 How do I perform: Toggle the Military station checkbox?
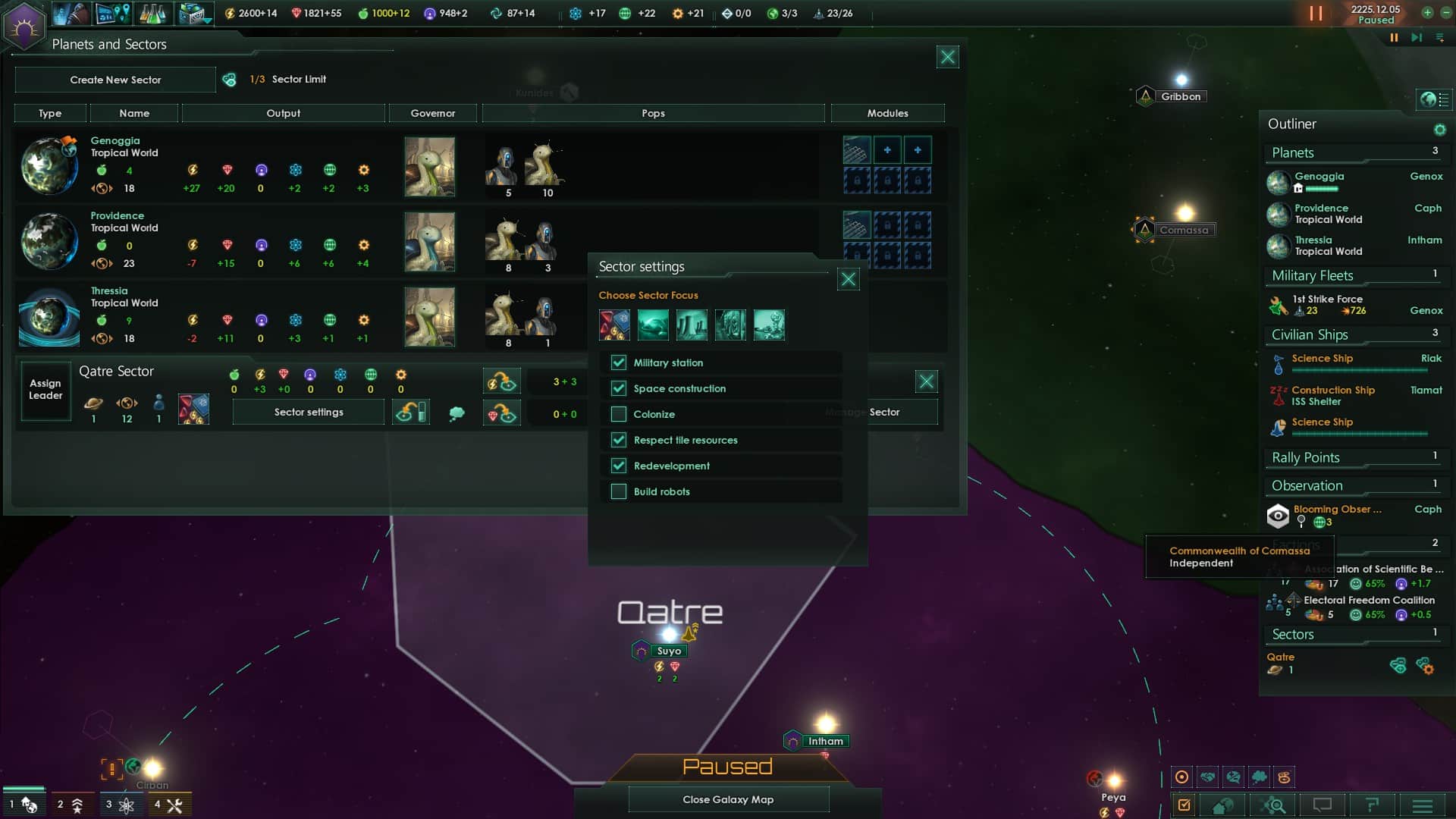[x=619, y=362]
